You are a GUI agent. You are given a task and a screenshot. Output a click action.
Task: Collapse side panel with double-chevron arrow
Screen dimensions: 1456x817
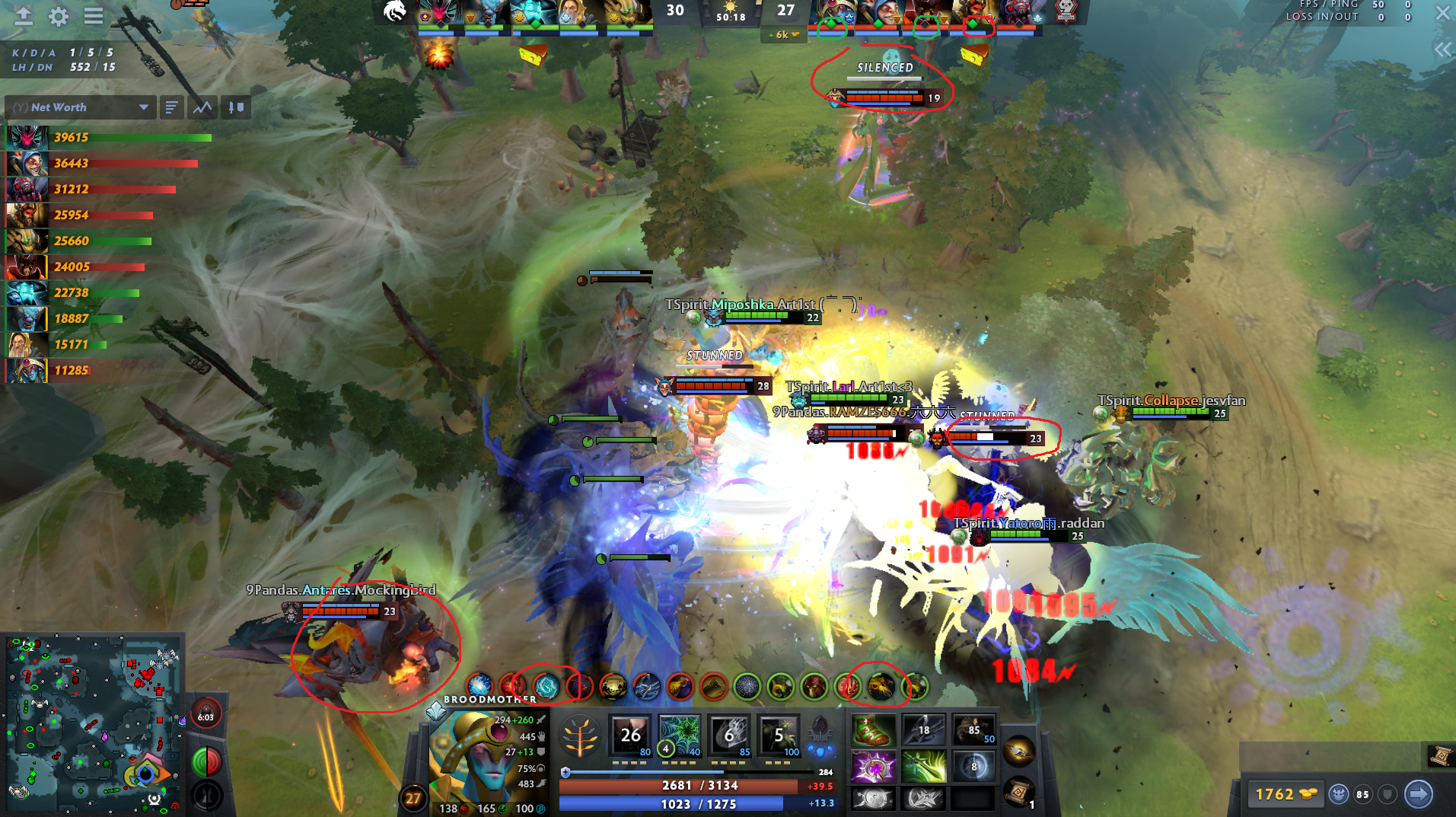coord(1442,50)
